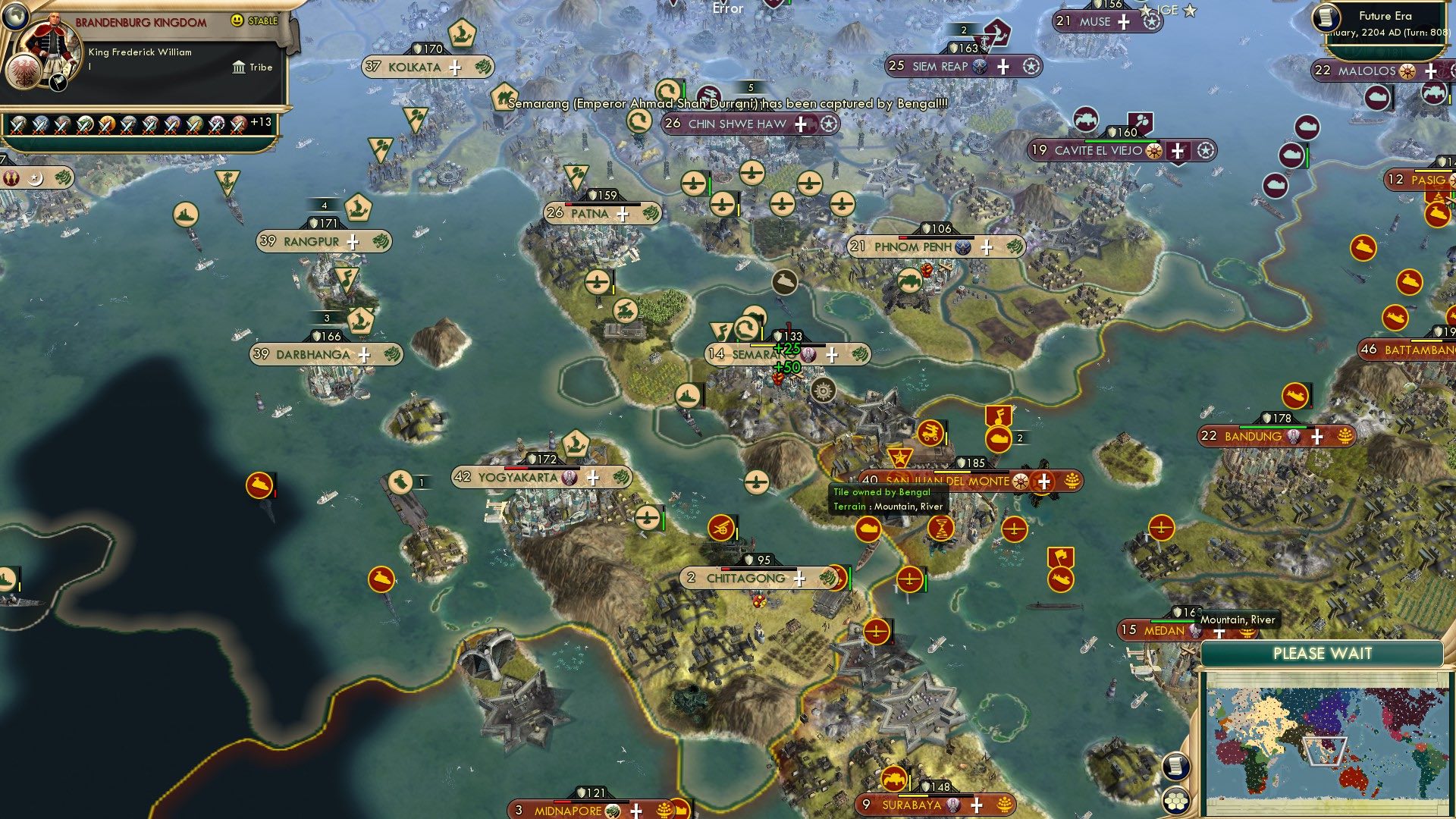
Task: Click the smiley STABLE happiness indicator
Action: click(237, 21)
